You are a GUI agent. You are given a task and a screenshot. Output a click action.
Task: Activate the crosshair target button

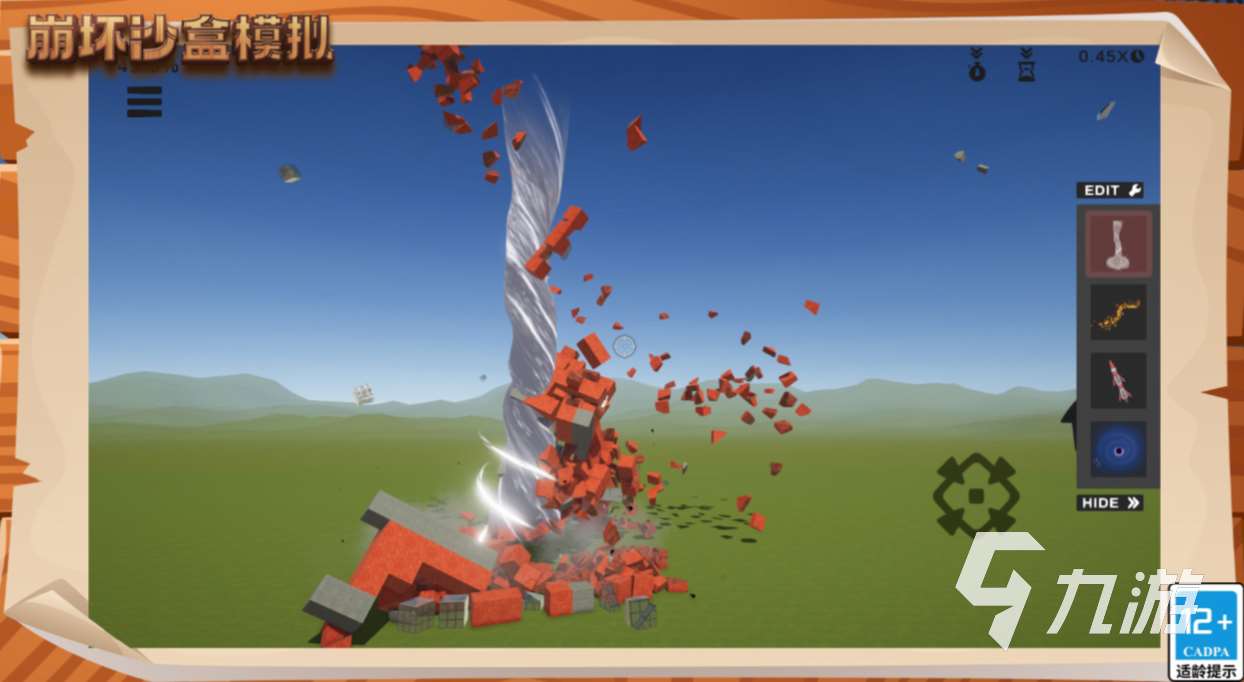tap(975, 495)
